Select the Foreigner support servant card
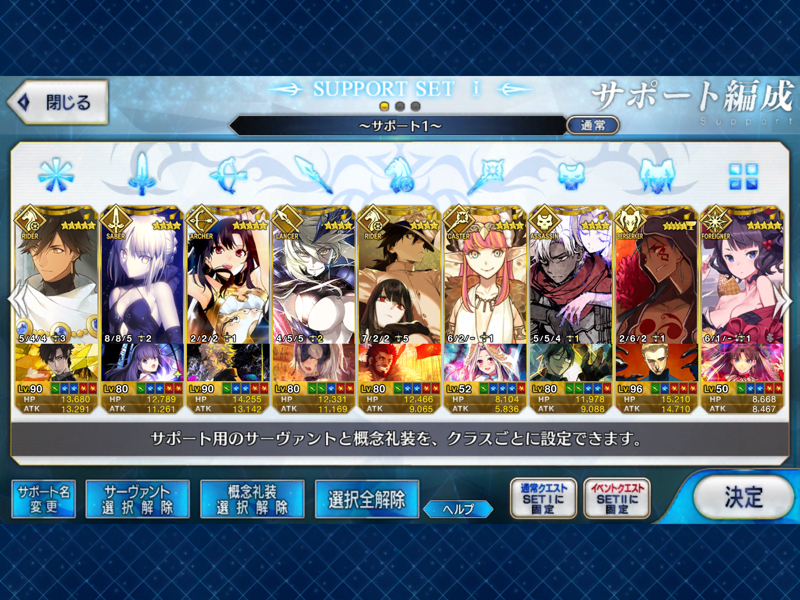Viewport: 800px width, 600px height. pyautogui.click(x=741, y=275)
